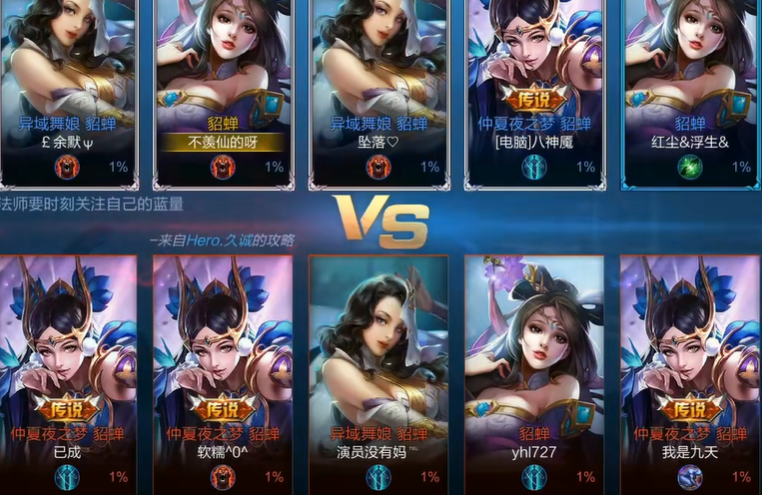Click the red summoner spell icon under 不羡仙的呀
Viewport: 762px width, 495px height.
(223, 166)
